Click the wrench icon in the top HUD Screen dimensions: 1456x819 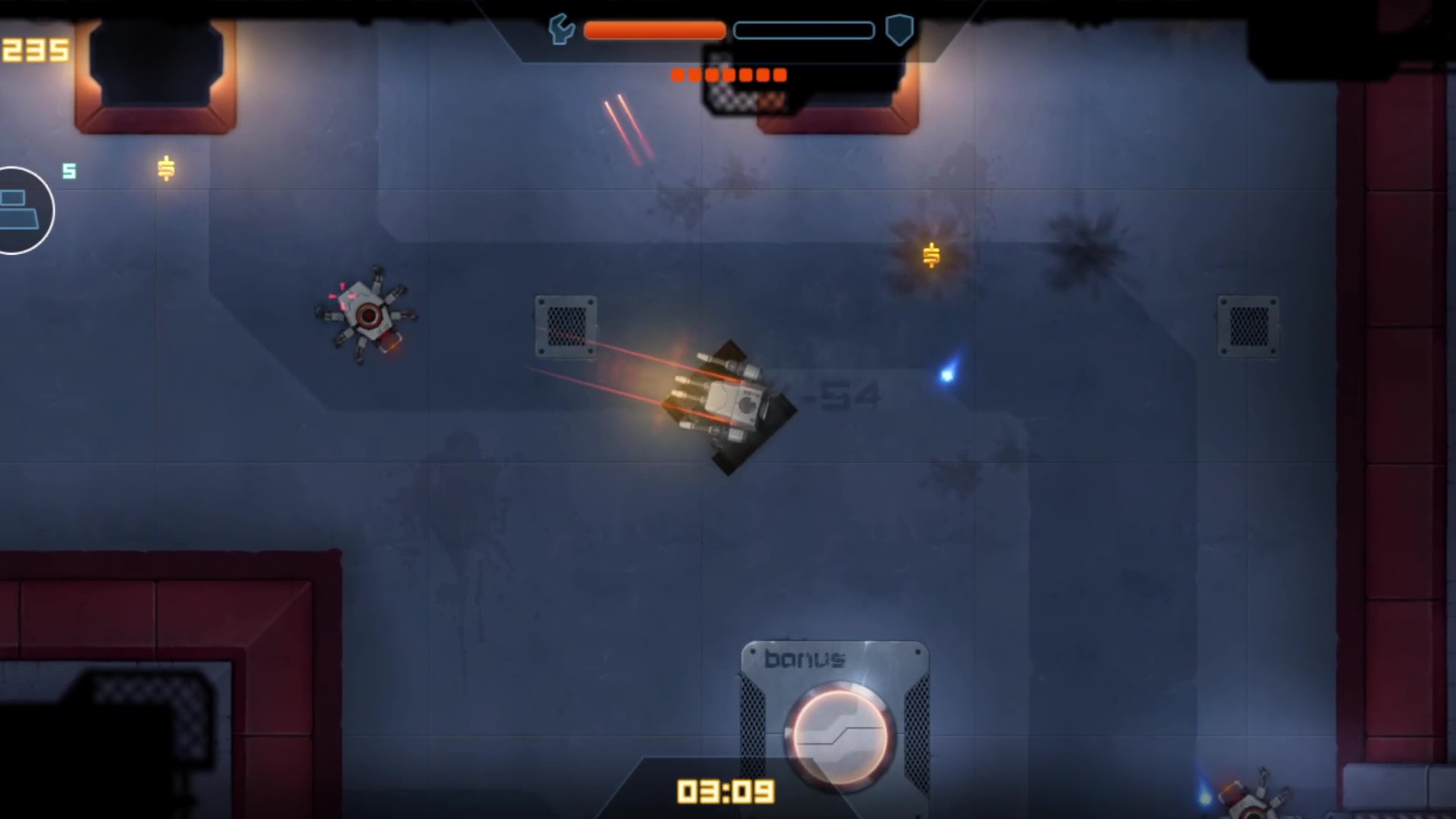click(x=560, y=30)
